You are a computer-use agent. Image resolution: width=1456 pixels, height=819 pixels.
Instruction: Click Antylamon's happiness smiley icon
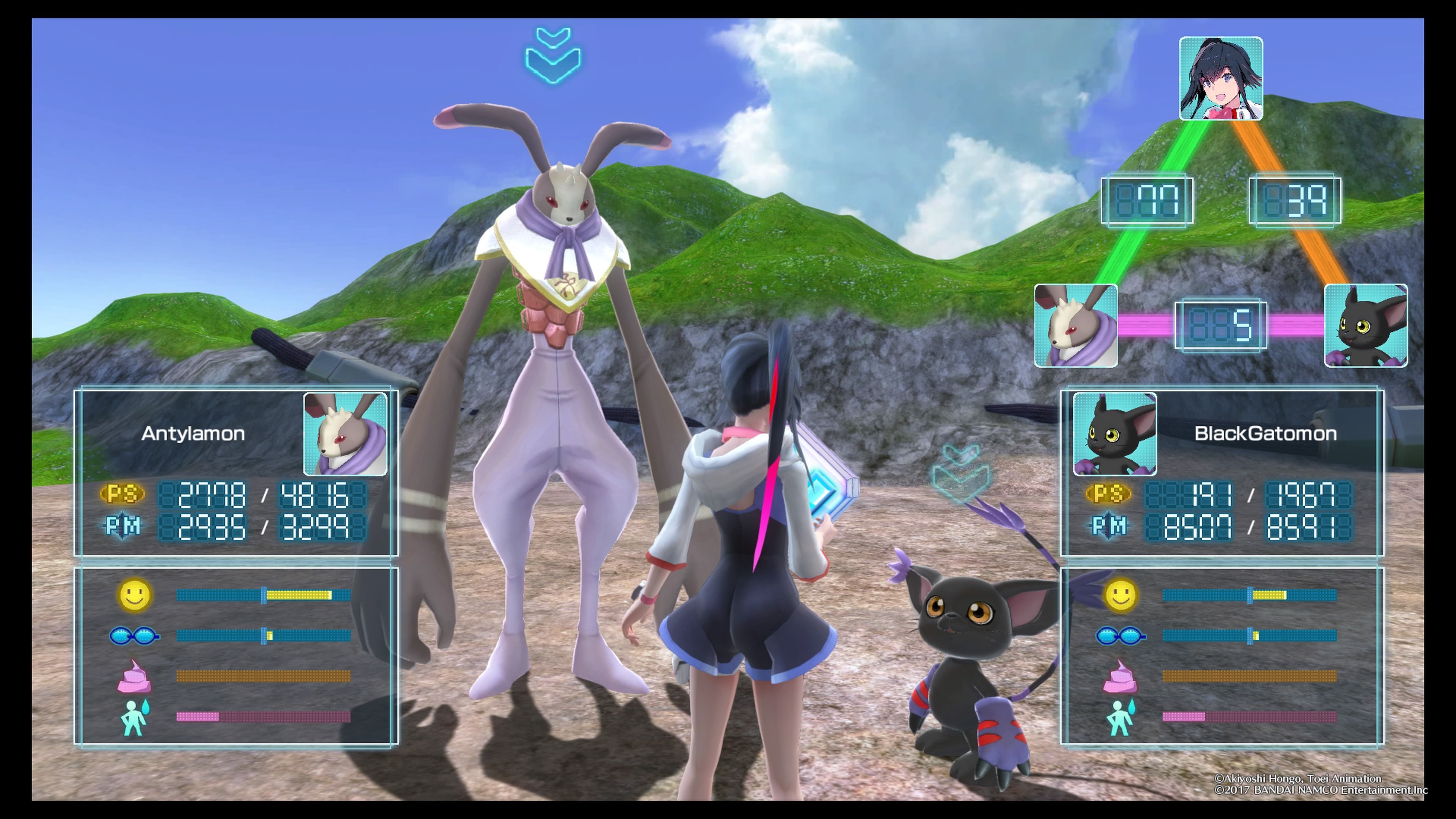click(135, 595)
